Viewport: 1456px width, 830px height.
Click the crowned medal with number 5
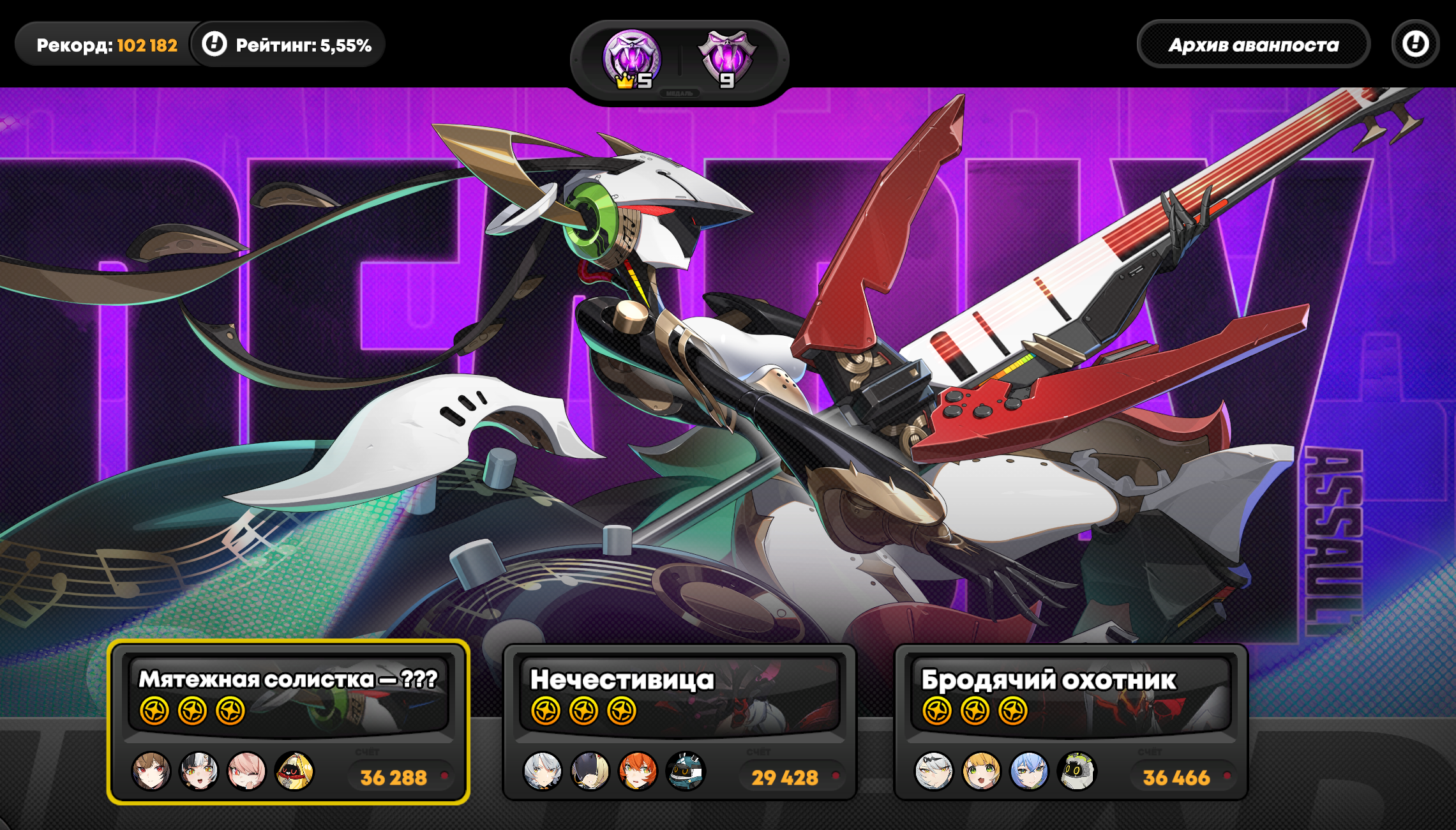pyautogui.click(x=631, y=59)
